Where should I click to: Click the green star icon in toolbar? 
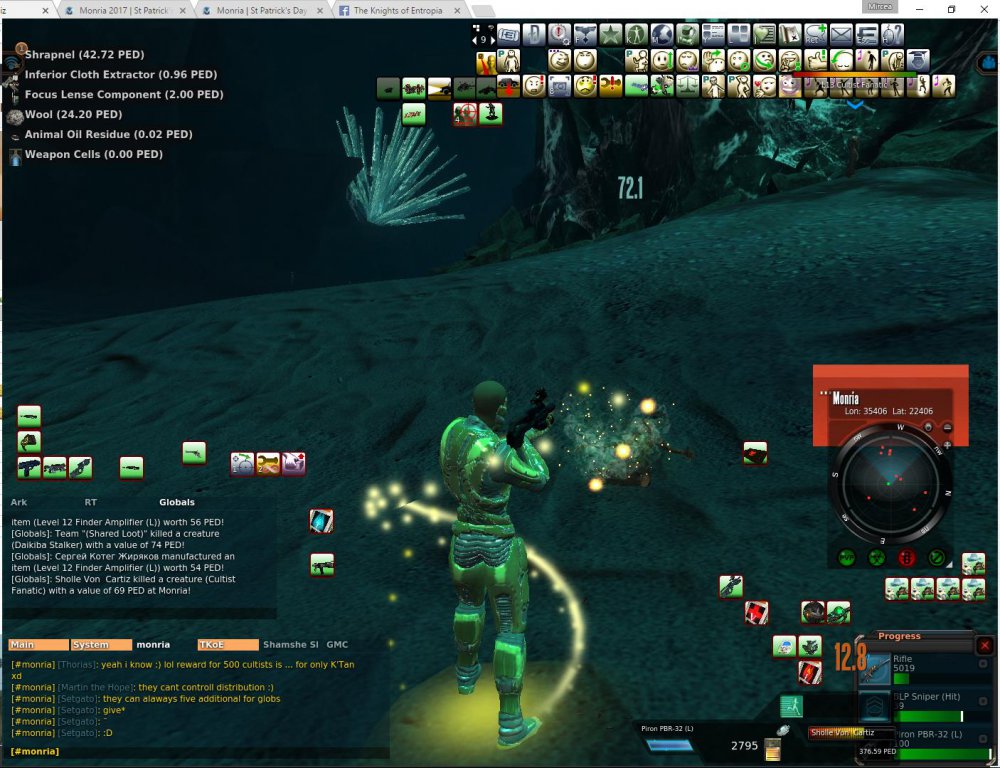coord(611,35)
